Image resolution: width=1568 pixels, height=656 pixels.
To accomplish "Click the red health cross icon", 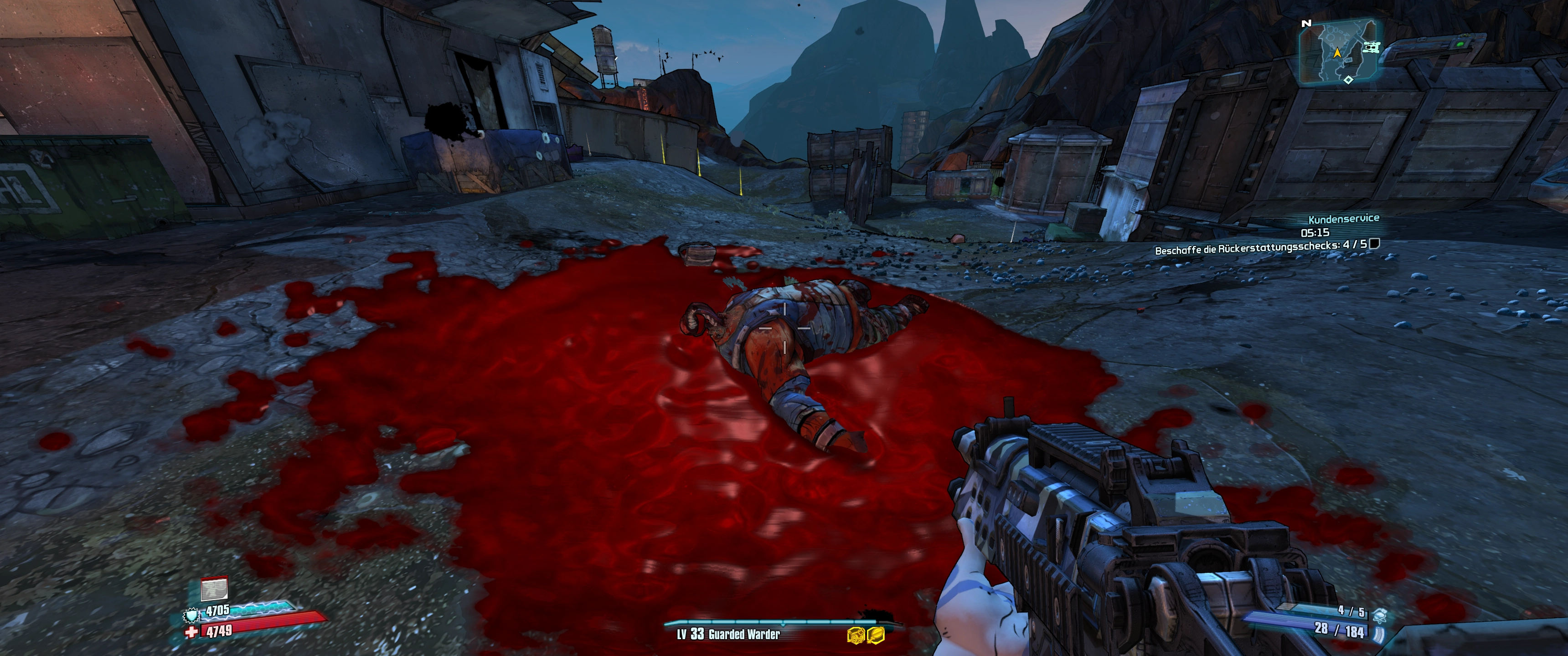I will (192, 633).
